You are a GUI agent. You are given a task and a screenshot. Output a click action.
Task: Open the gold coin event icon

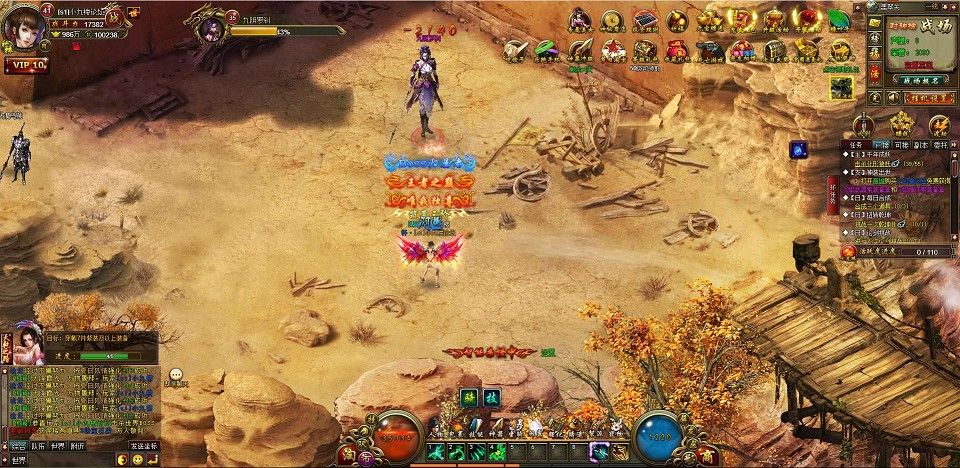pos(612,19)
